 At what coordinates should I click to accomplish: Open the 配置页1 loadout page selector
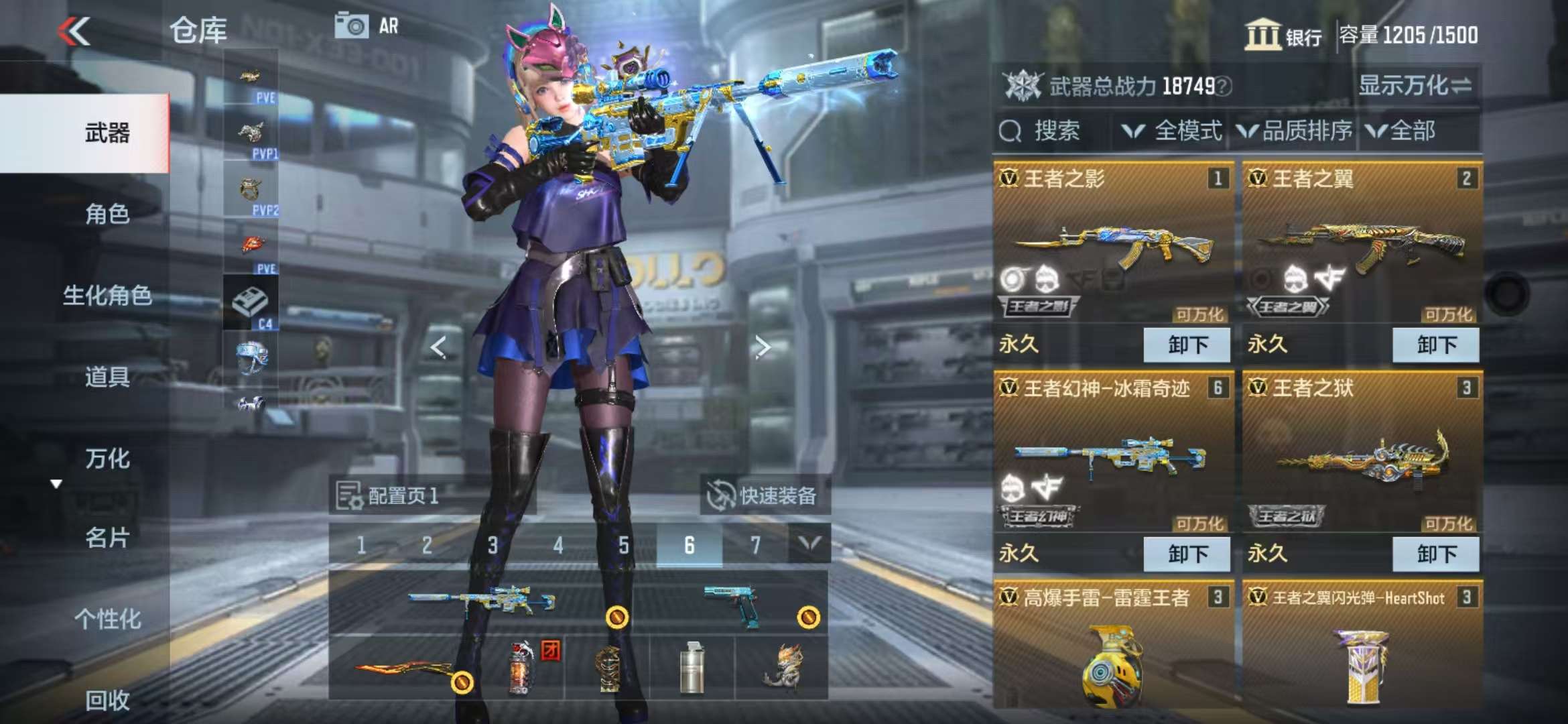[x=389, y=496]
